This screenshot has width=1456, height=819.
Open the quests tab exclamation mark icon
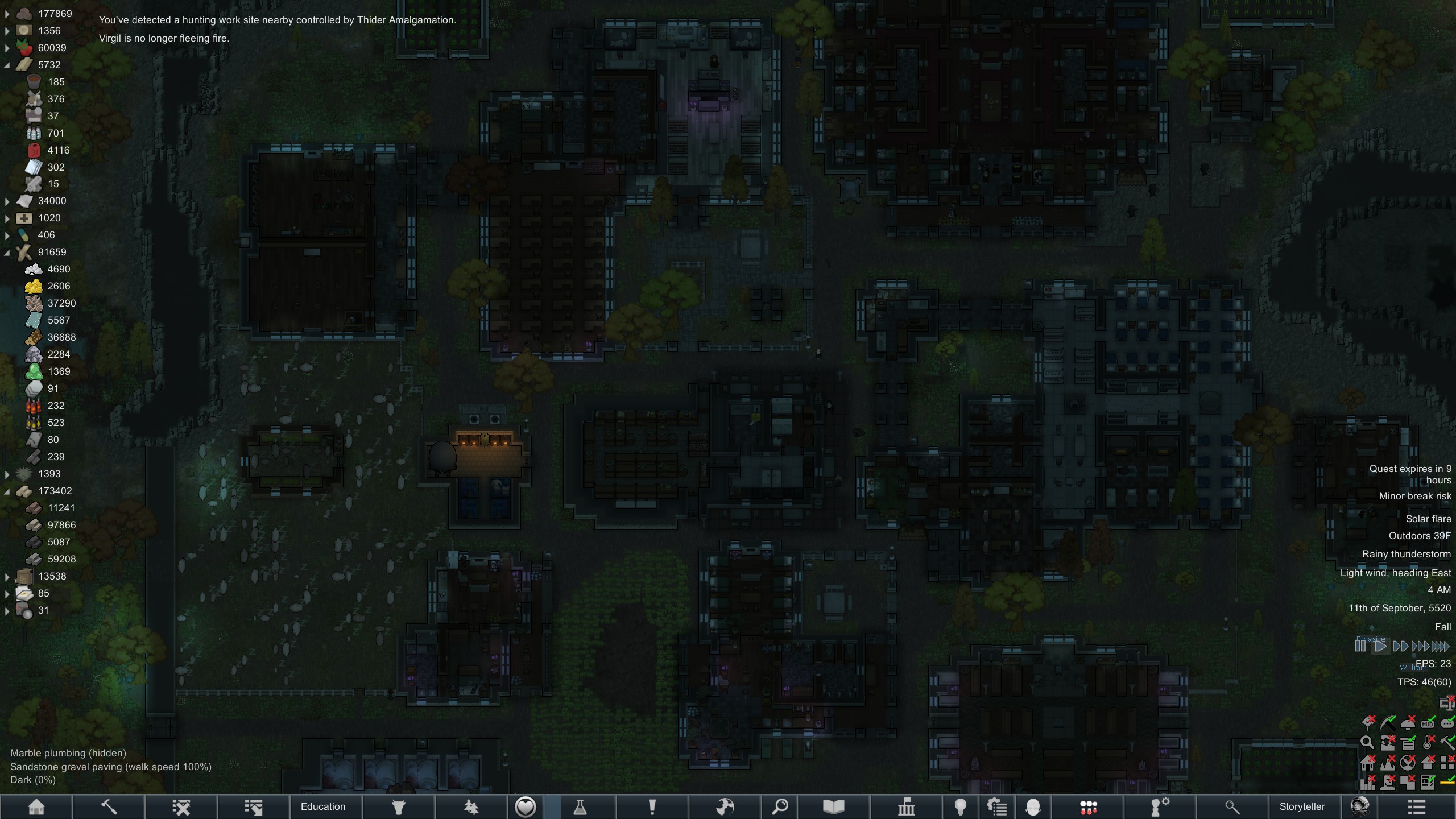pos(652,806)
